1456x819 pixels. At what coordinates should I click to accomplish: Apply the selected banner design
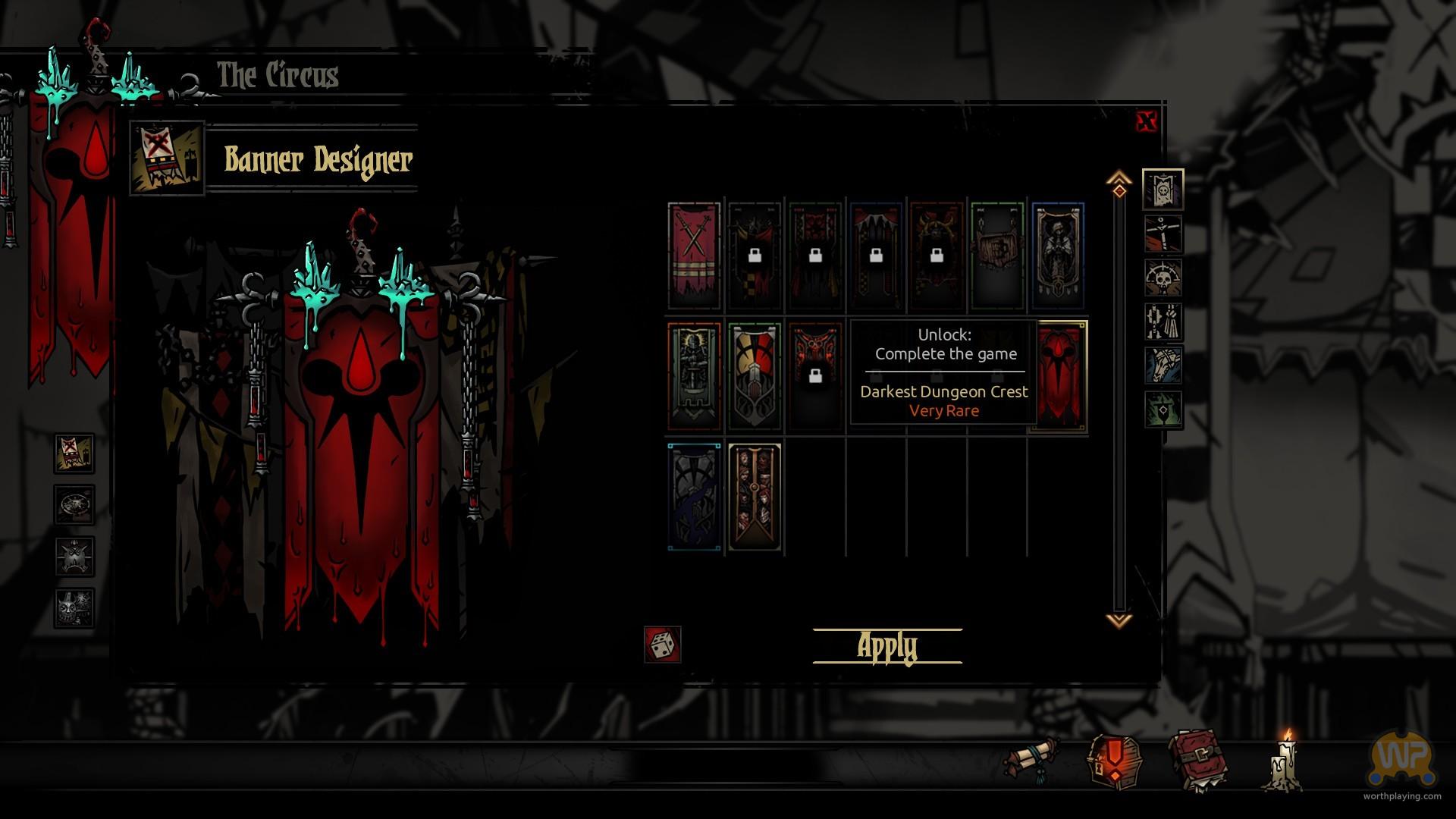[x=887, y=646]
